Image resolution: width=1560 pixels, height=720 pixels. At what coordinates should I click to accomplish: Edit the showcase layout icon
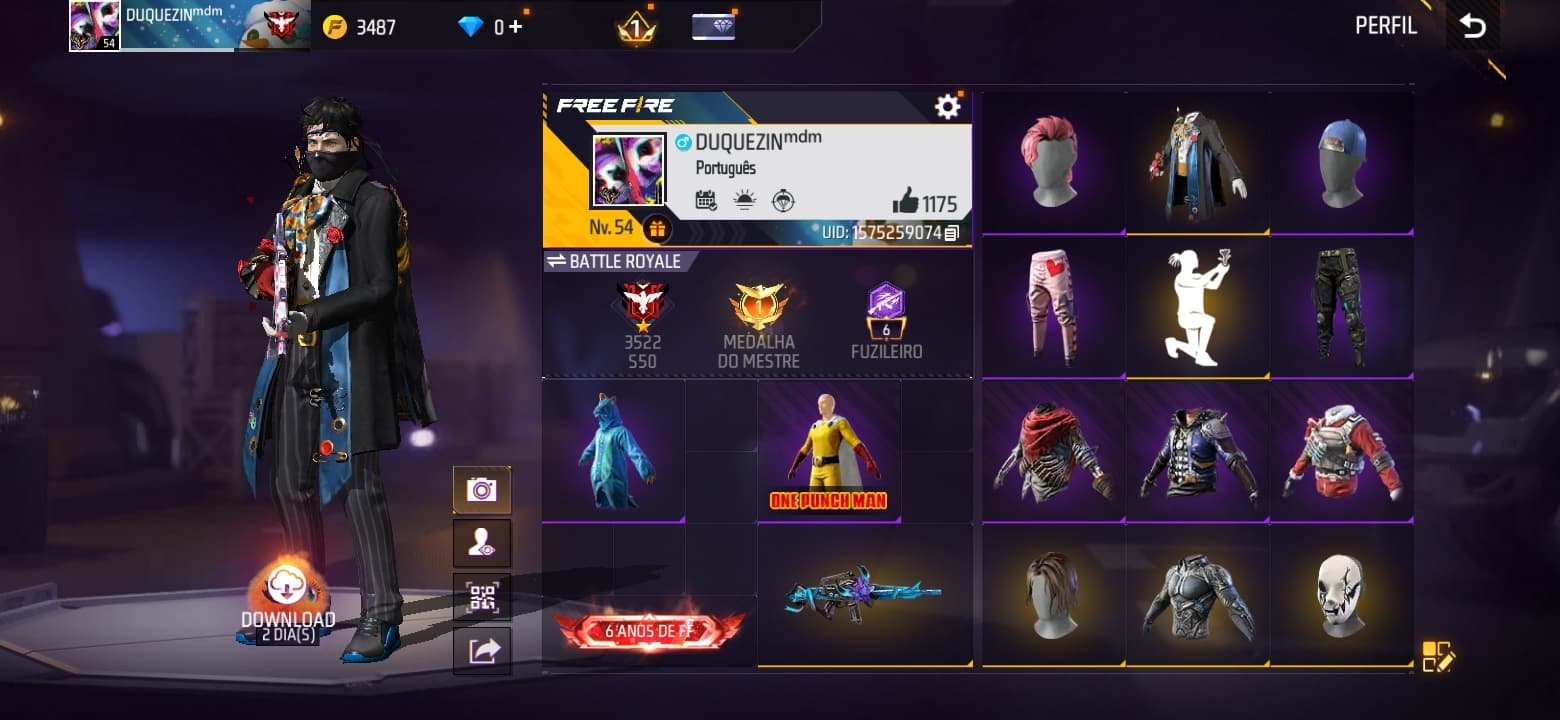pyautogui.click(x=1437, y=656)
